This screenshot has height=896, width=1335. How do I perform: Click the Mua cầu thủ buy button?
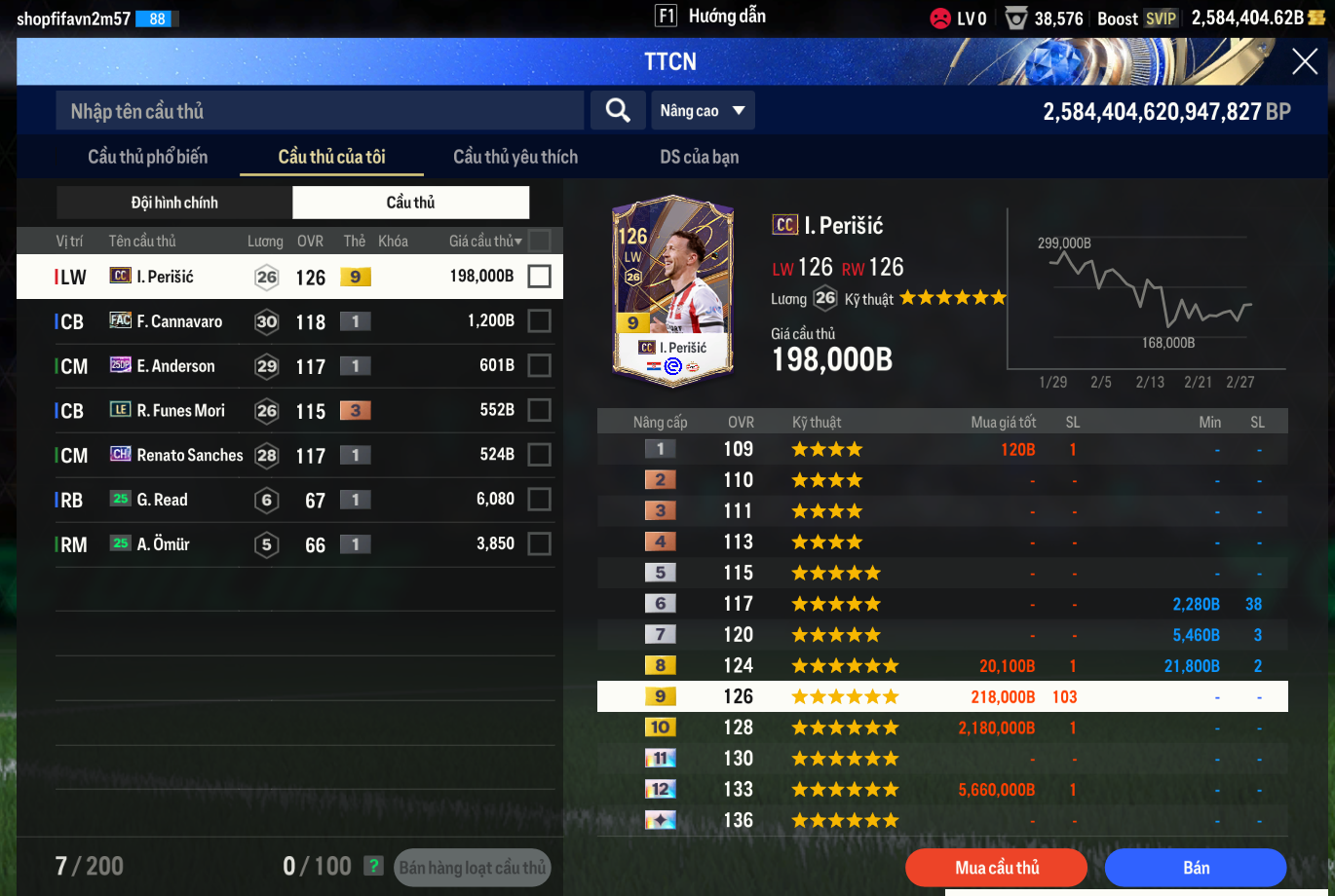pos(996,868)
